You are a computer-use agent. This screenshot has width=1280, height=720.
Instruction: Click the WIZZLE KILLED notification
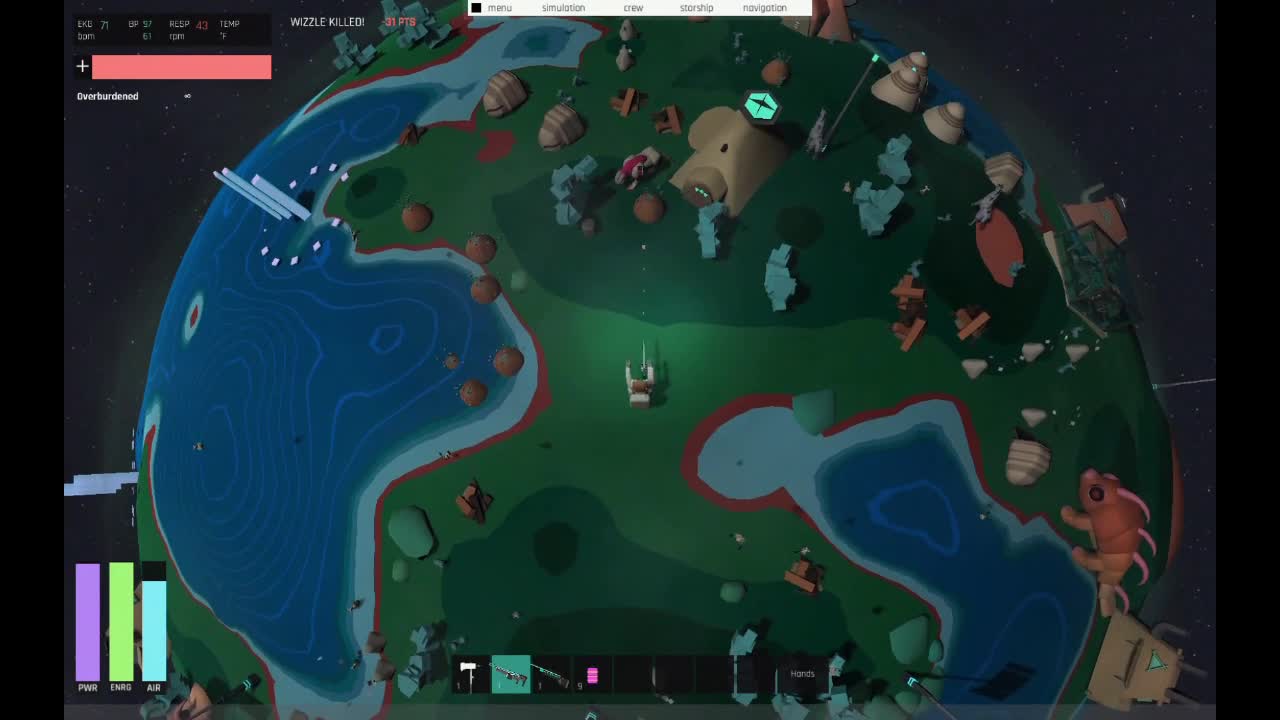tap(325, 19)
